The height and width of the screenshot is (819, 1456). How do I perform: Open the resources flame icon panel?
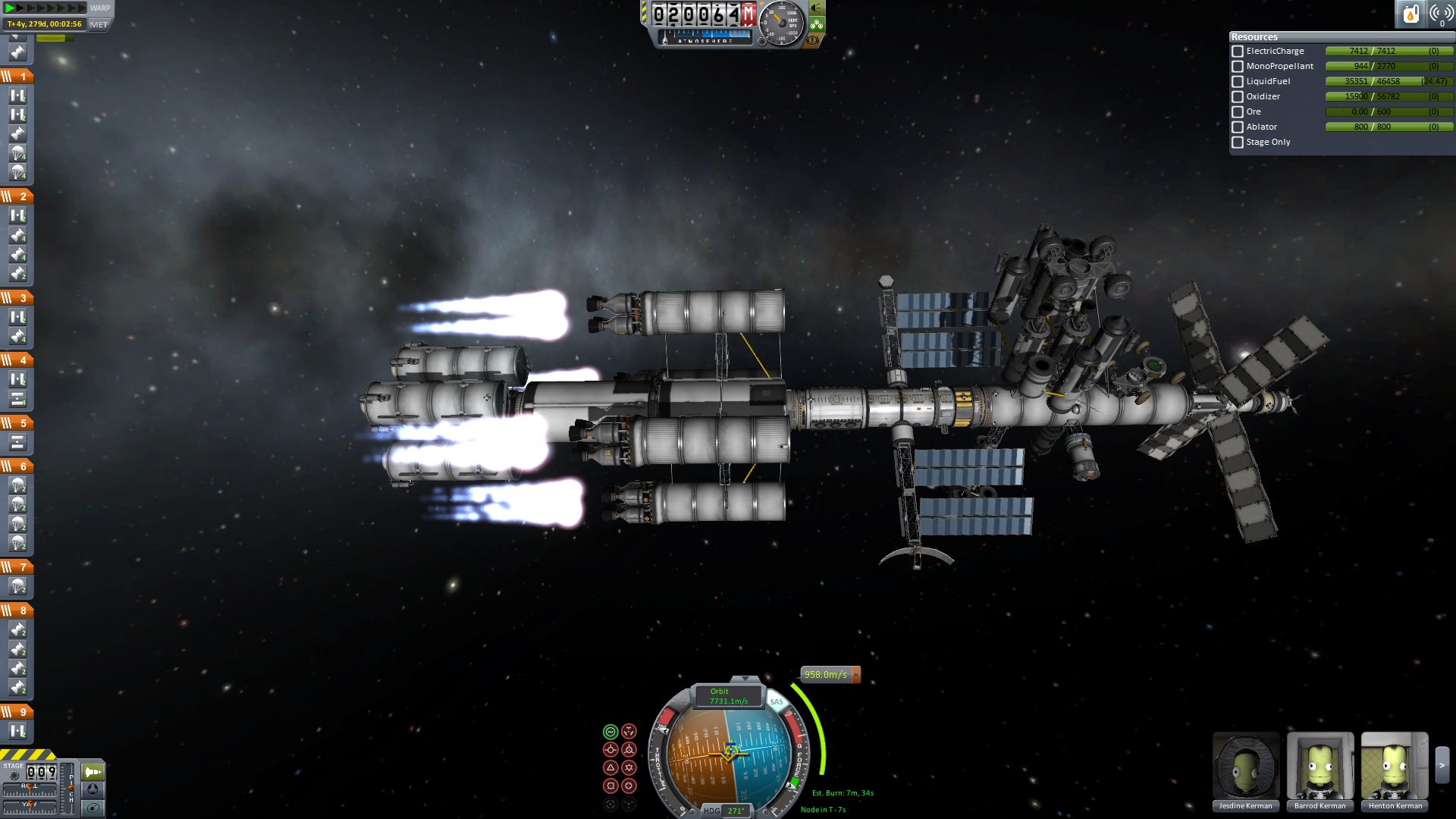[x=1410, y=14]
